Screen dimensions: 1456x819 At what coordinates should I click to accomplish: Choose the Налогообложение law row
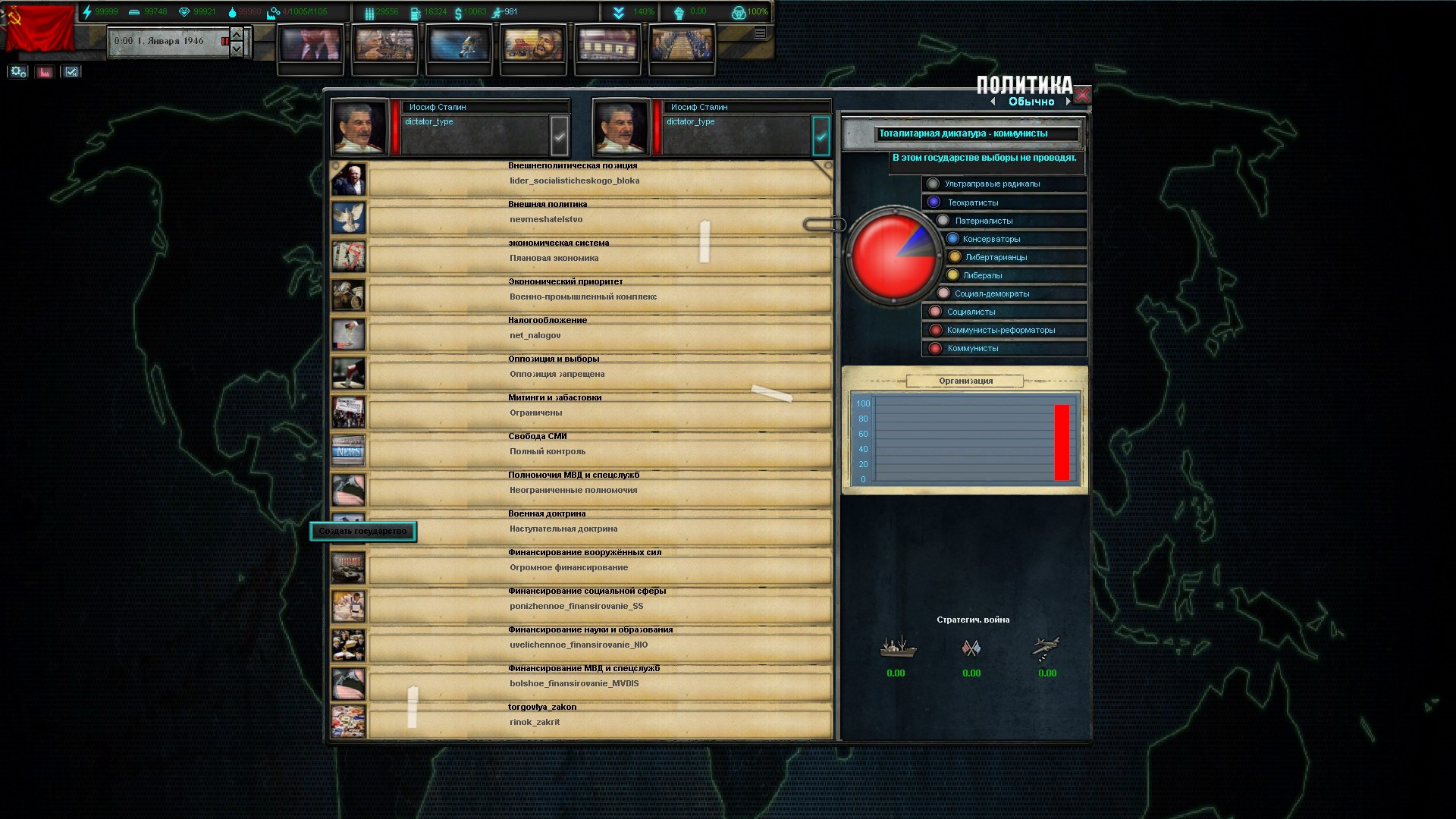tap(599, 335)
